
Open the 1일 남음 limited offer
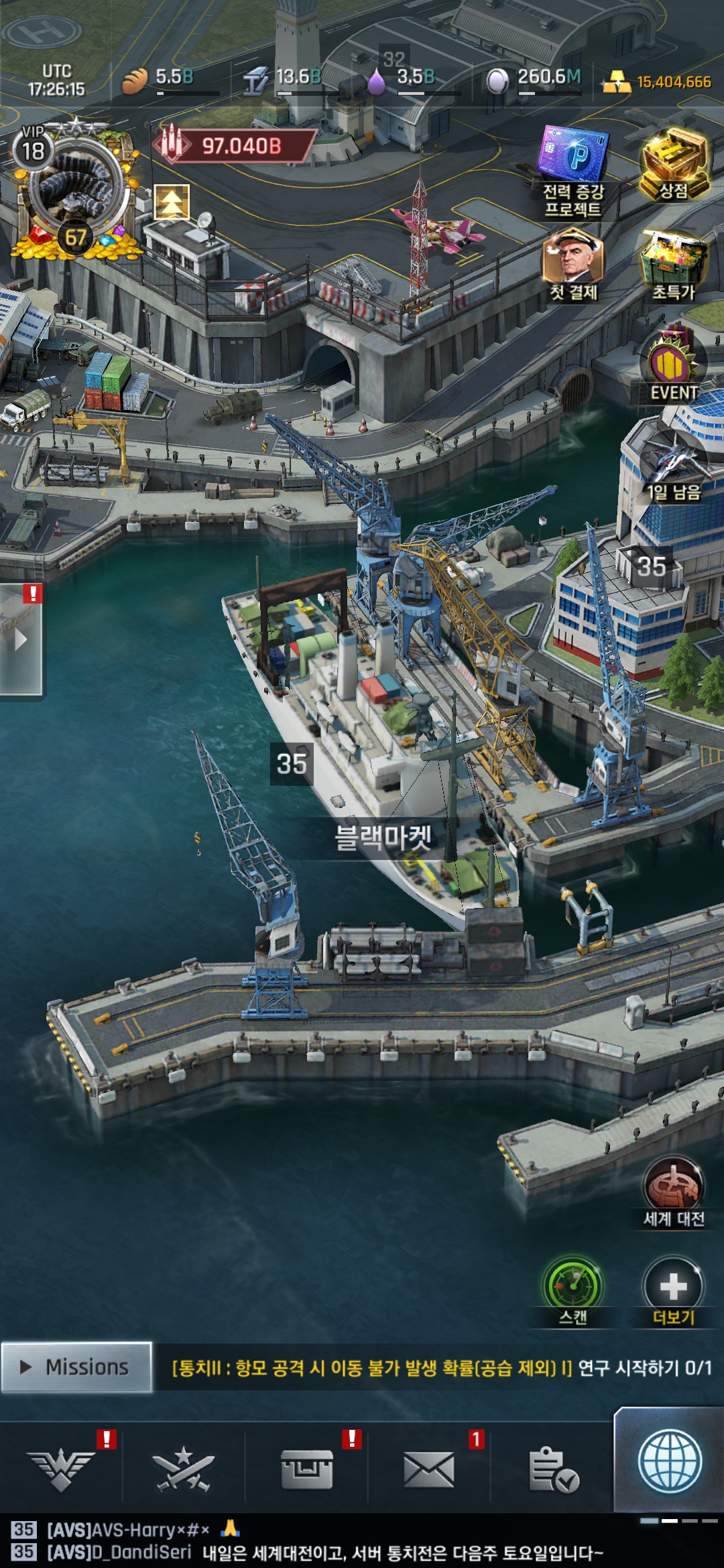(673, 467)
